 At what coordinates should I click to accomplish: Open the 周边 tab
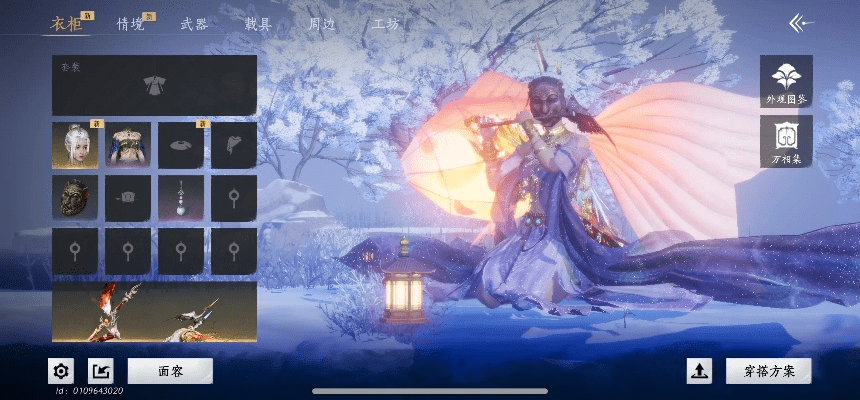322,23
